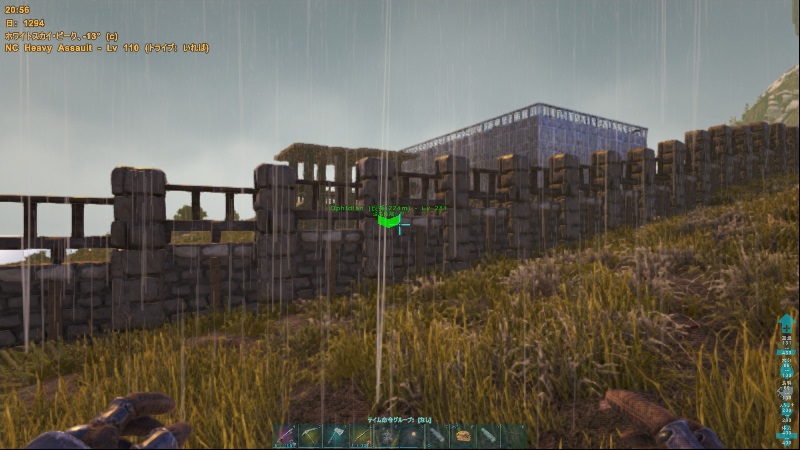Viewport: 800px width, 450px height.
Task: Select the pickaxe hotbar slot
Action: pyautogui.click(x=312, y=436)
